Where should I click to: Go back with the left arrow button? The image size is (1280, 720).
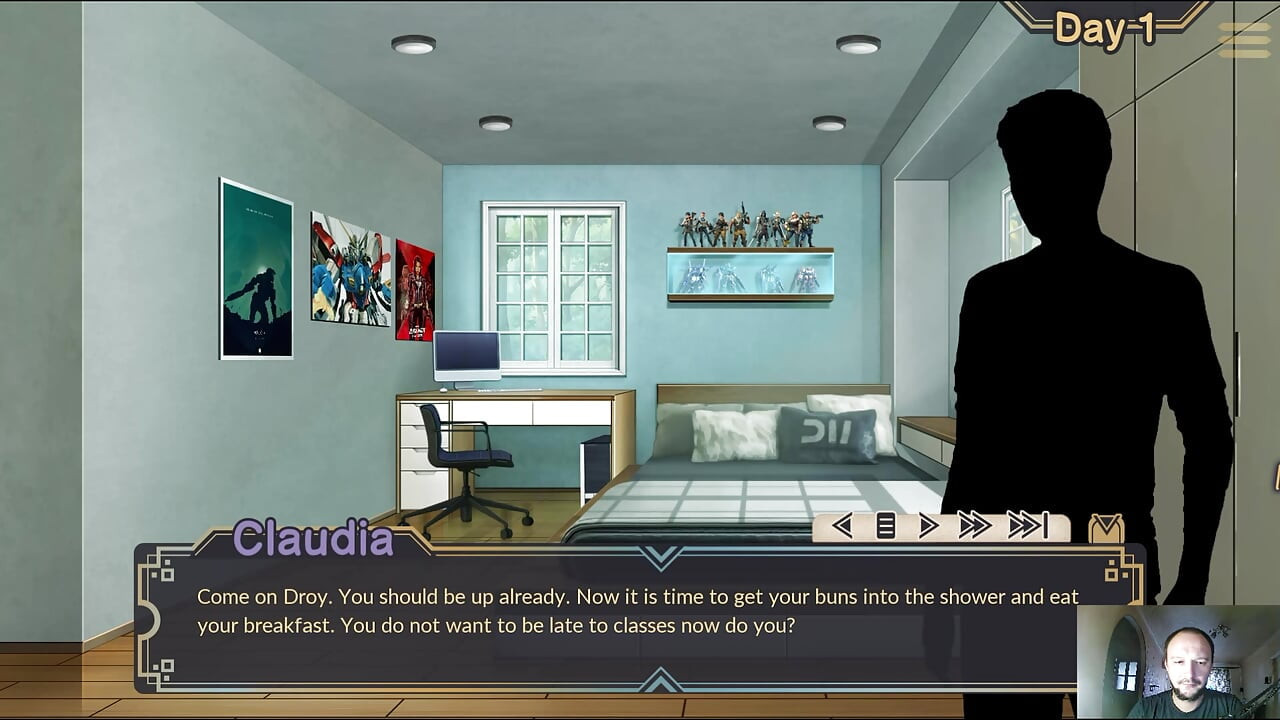click(842, 526)
